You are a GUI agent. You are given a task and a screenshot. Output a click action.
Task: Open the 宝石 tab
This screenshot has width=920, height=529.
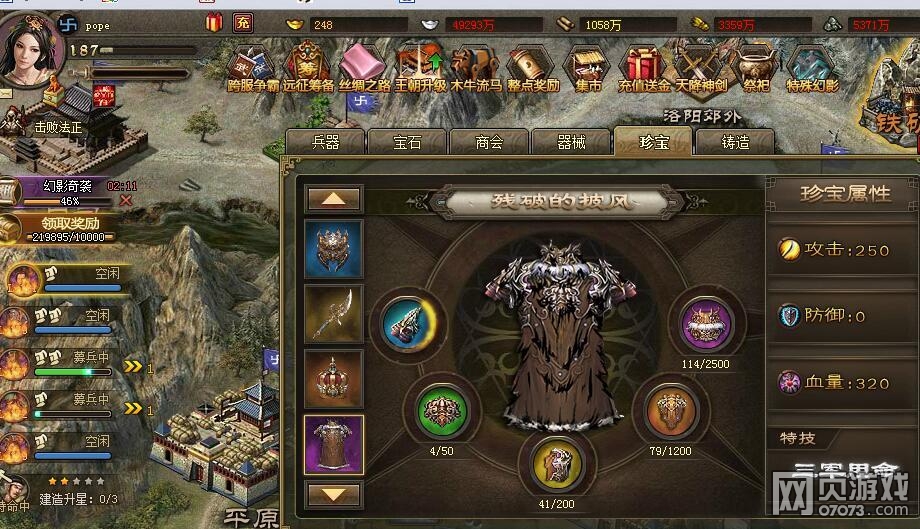pos(407,142)
